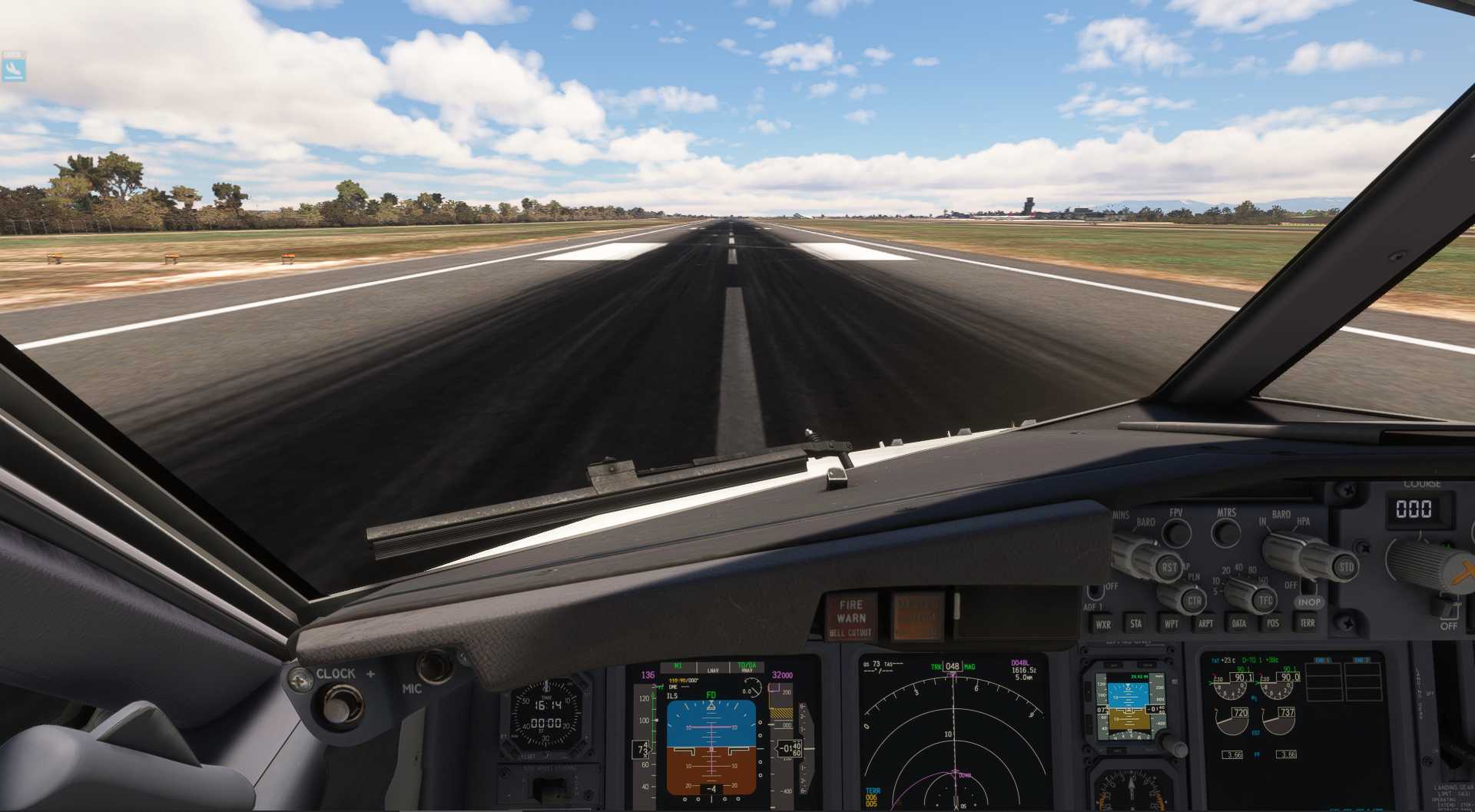Screen dimensions: 1475x812
Task: Activate the STA stations display button
Action: pyautogui.click(x=1135, y=623)
